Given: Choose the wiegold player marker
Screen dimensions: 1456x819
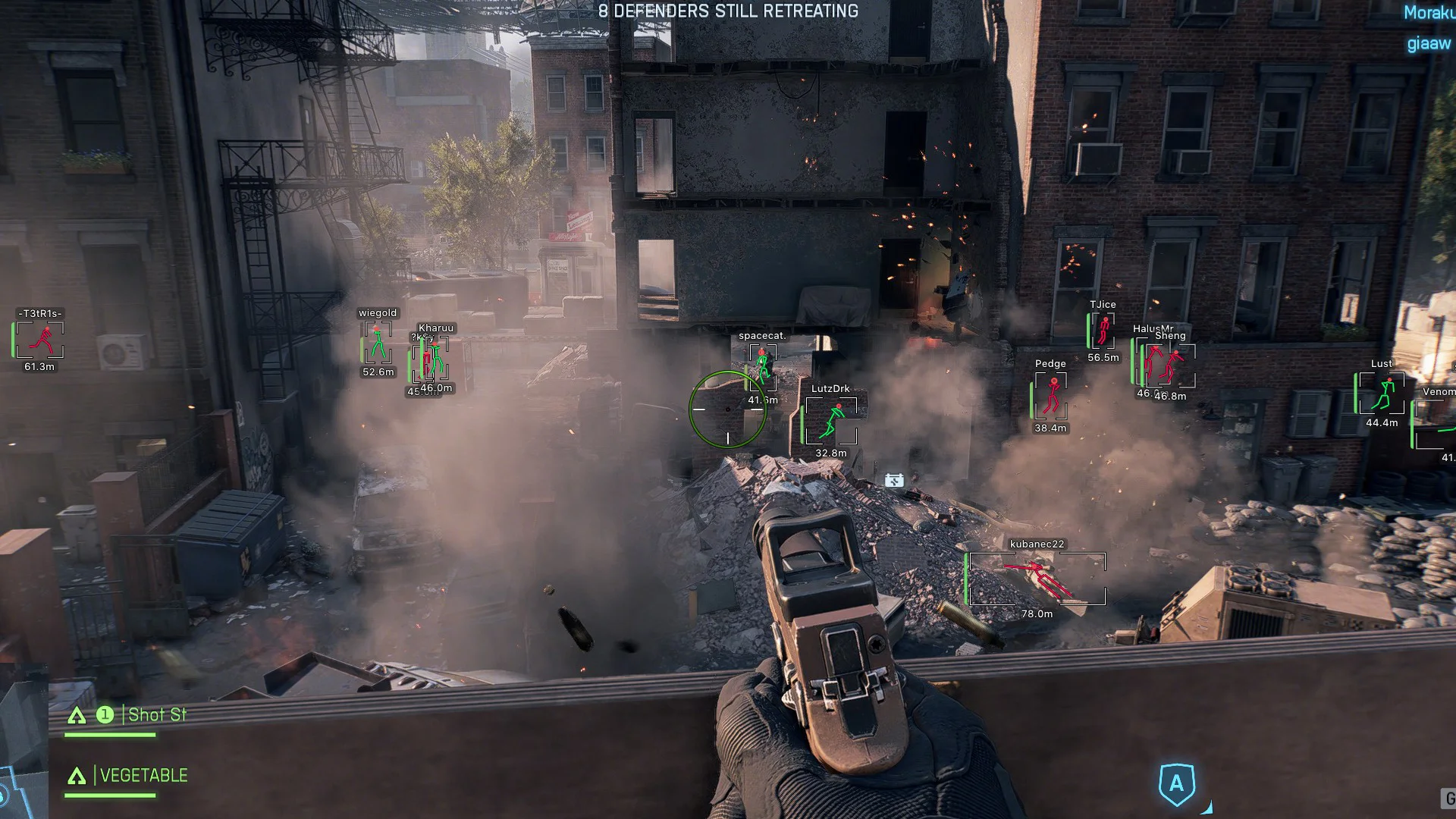Looking at the screenshot, I should [x=378, y=343].
